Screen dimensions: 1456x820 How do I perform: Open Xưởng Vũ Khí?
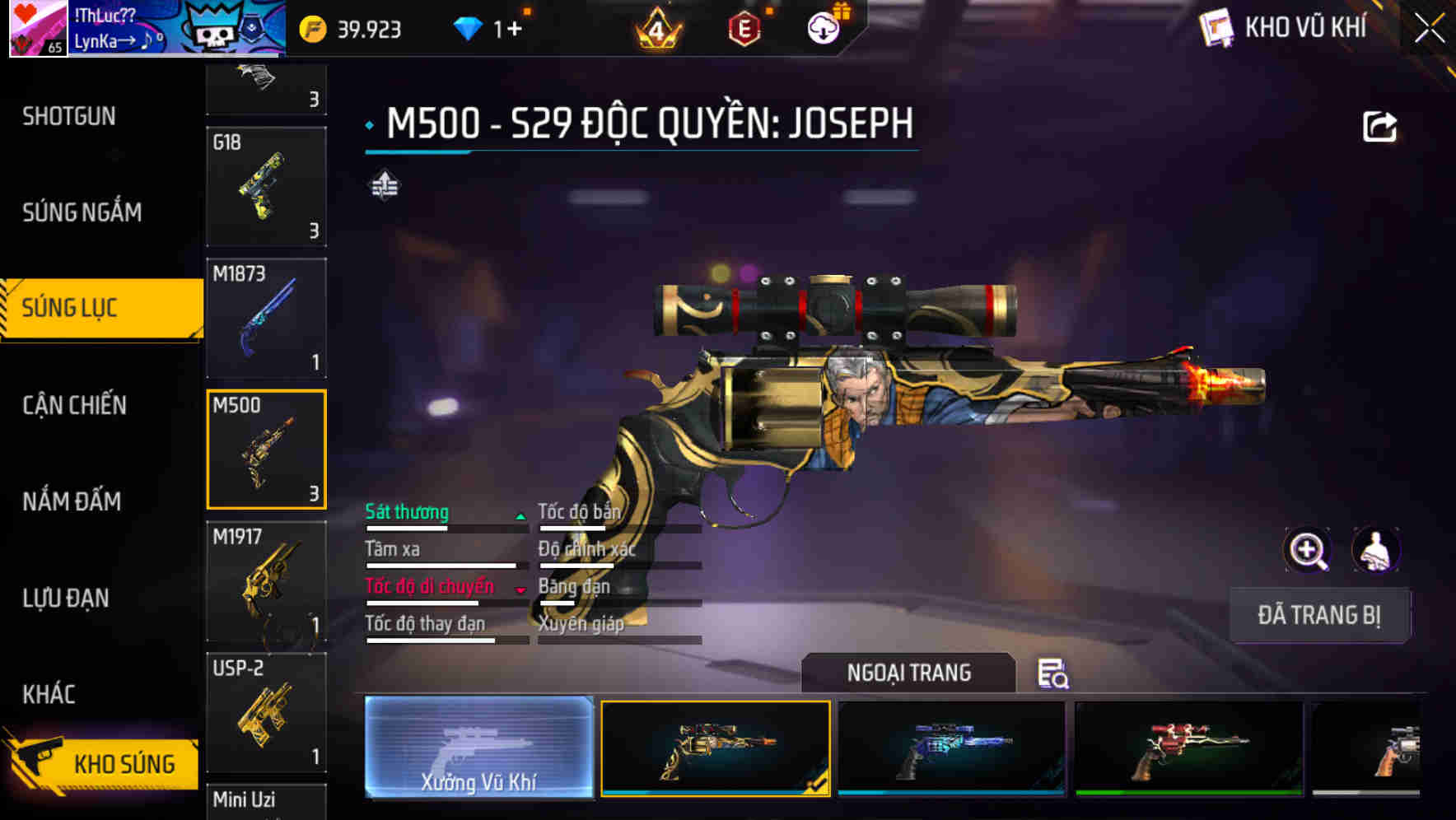pyautogui.click(x=480, y=749)
